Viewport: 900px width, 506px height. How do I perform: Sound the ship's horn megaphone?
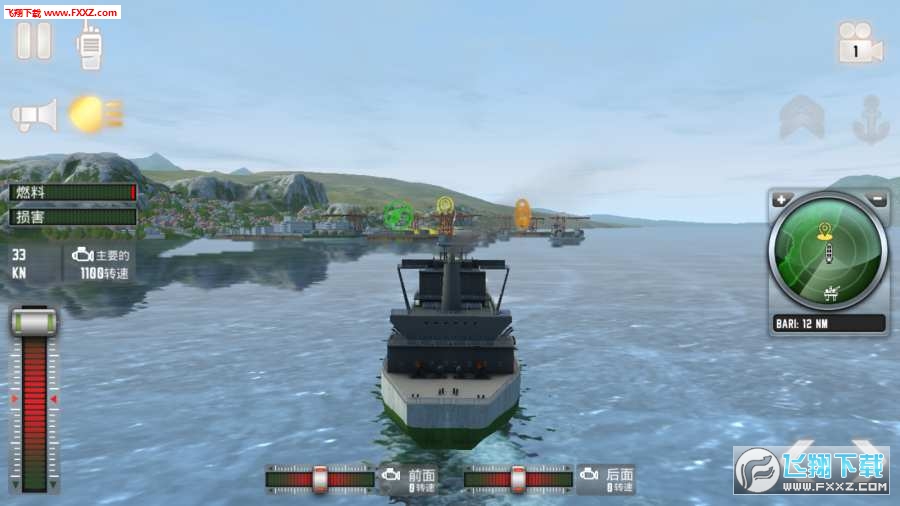[x=35, y=115]
